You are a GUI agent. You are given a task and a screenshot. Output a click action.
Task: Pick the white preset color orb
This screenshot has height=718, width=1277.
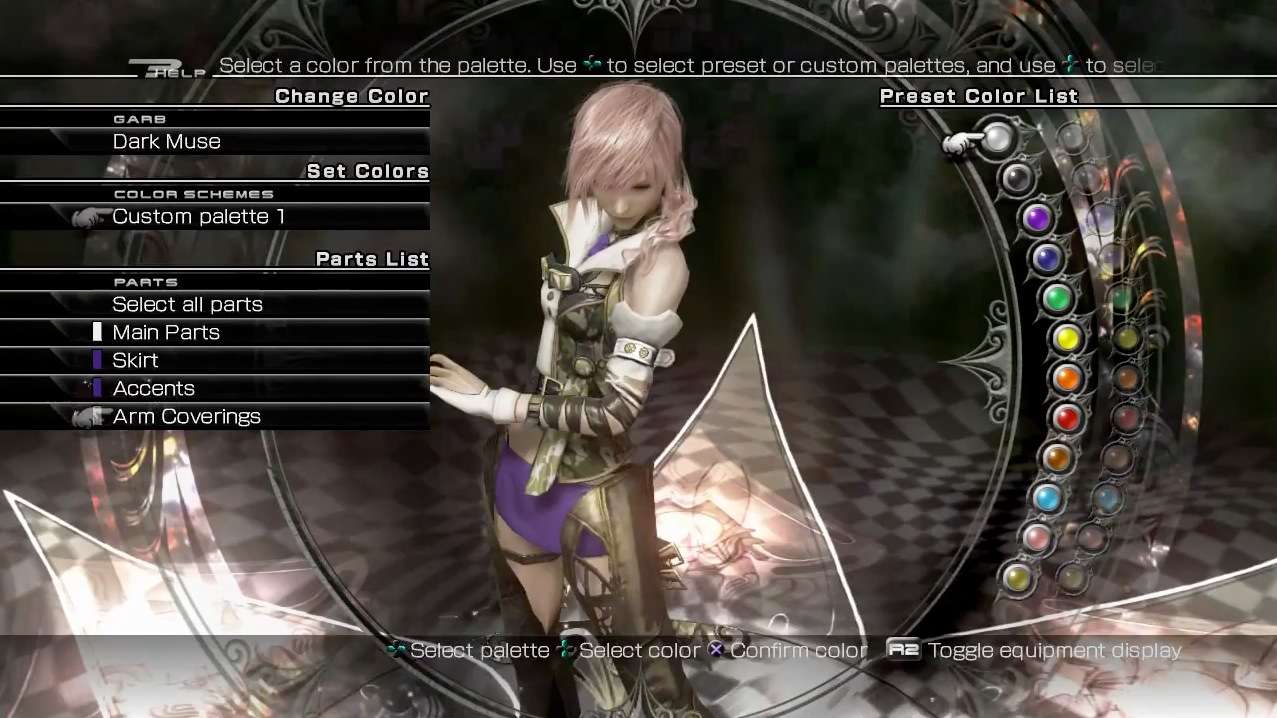pos(997,139)
